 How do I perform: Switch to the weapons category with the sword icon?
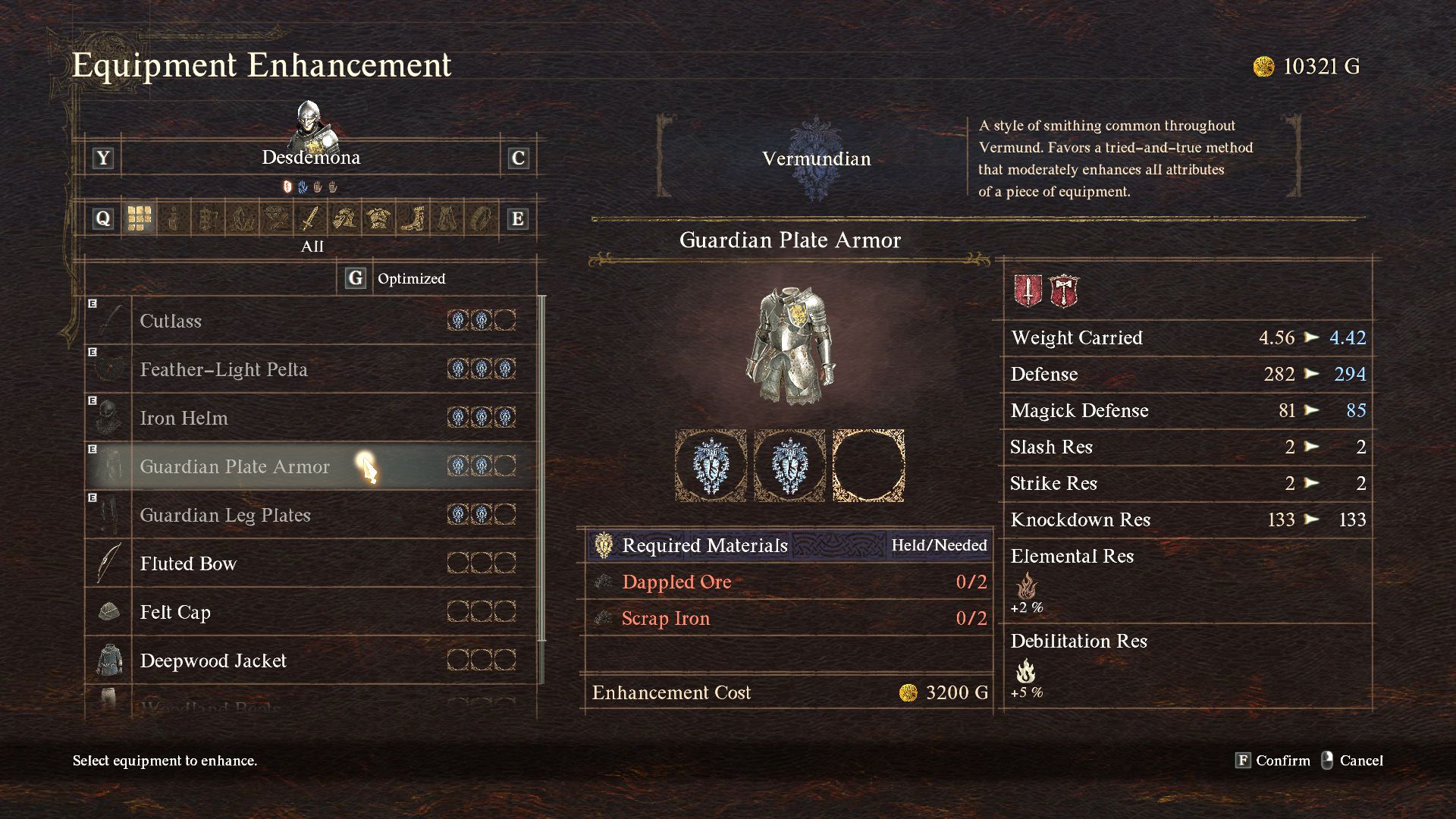(310, 219)
